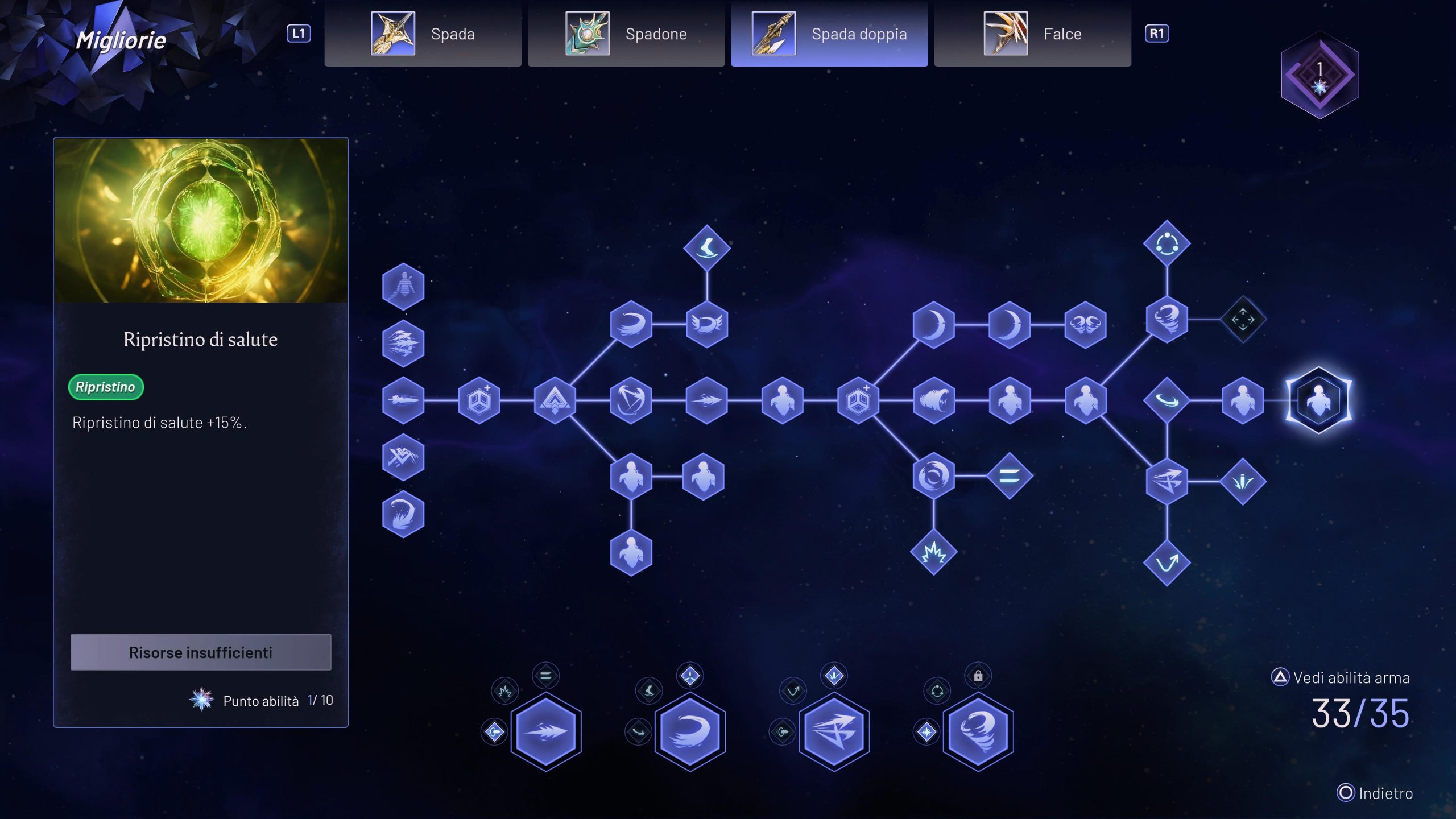
Task: Click the Risorse insufficienti button
Action: tap(201, 652)
